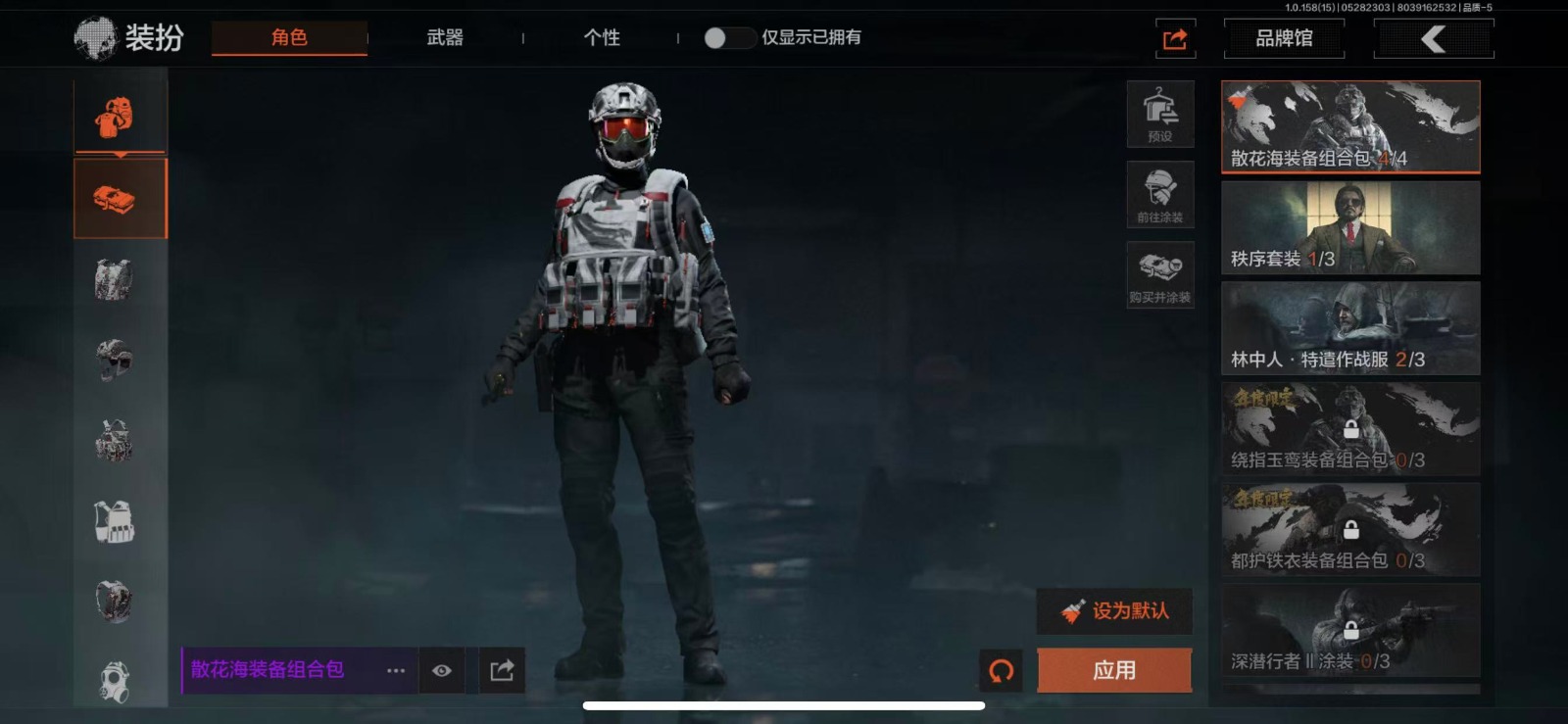Apply outfit with 应用 button
The image size is (1568, 724).
pyautogui.click(x=1114, y=671)
